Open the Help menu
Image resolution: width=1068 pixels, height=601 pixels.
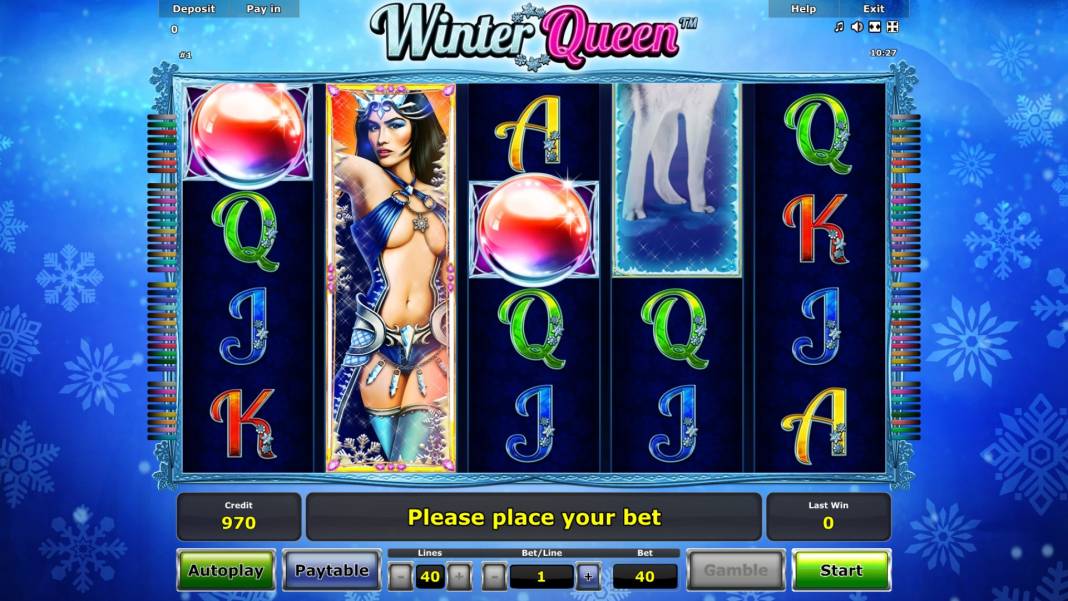(803, 9)
